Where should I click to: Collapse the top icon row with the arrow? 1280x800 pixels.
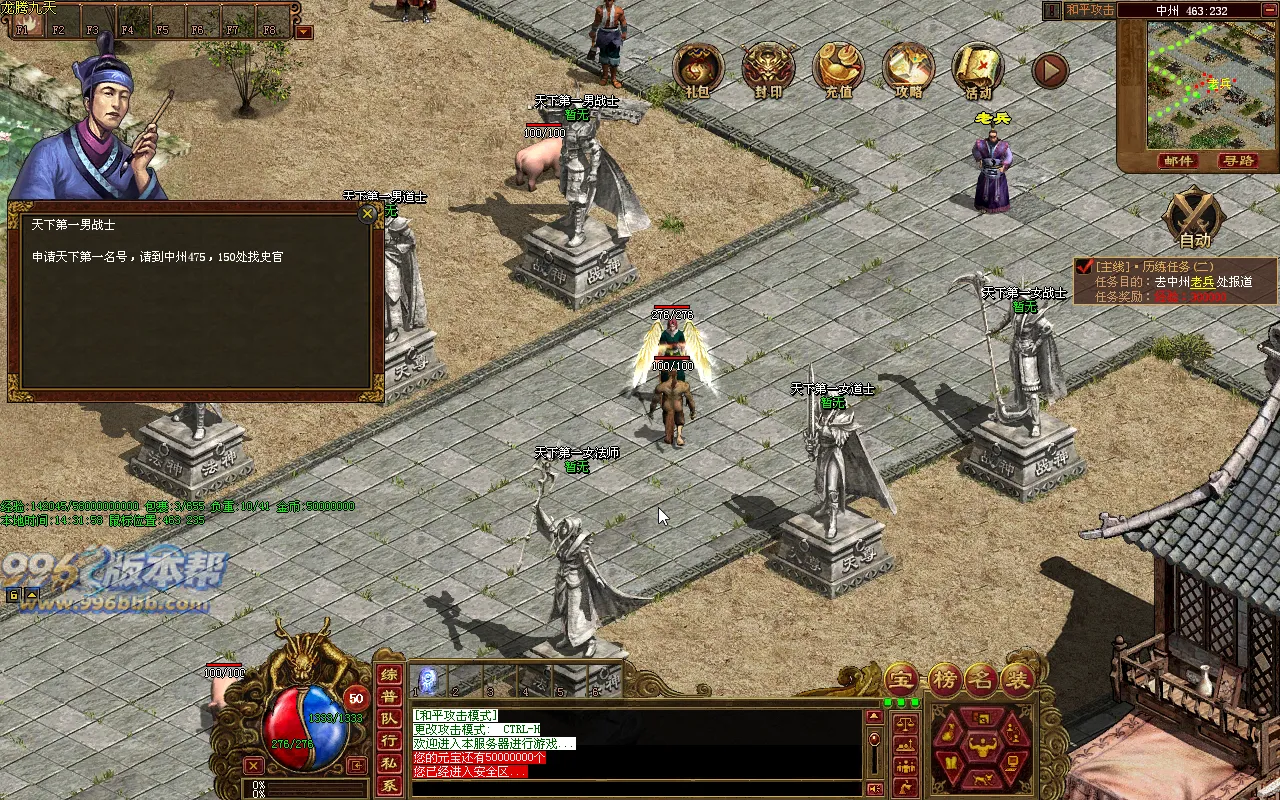(1050, 70)
